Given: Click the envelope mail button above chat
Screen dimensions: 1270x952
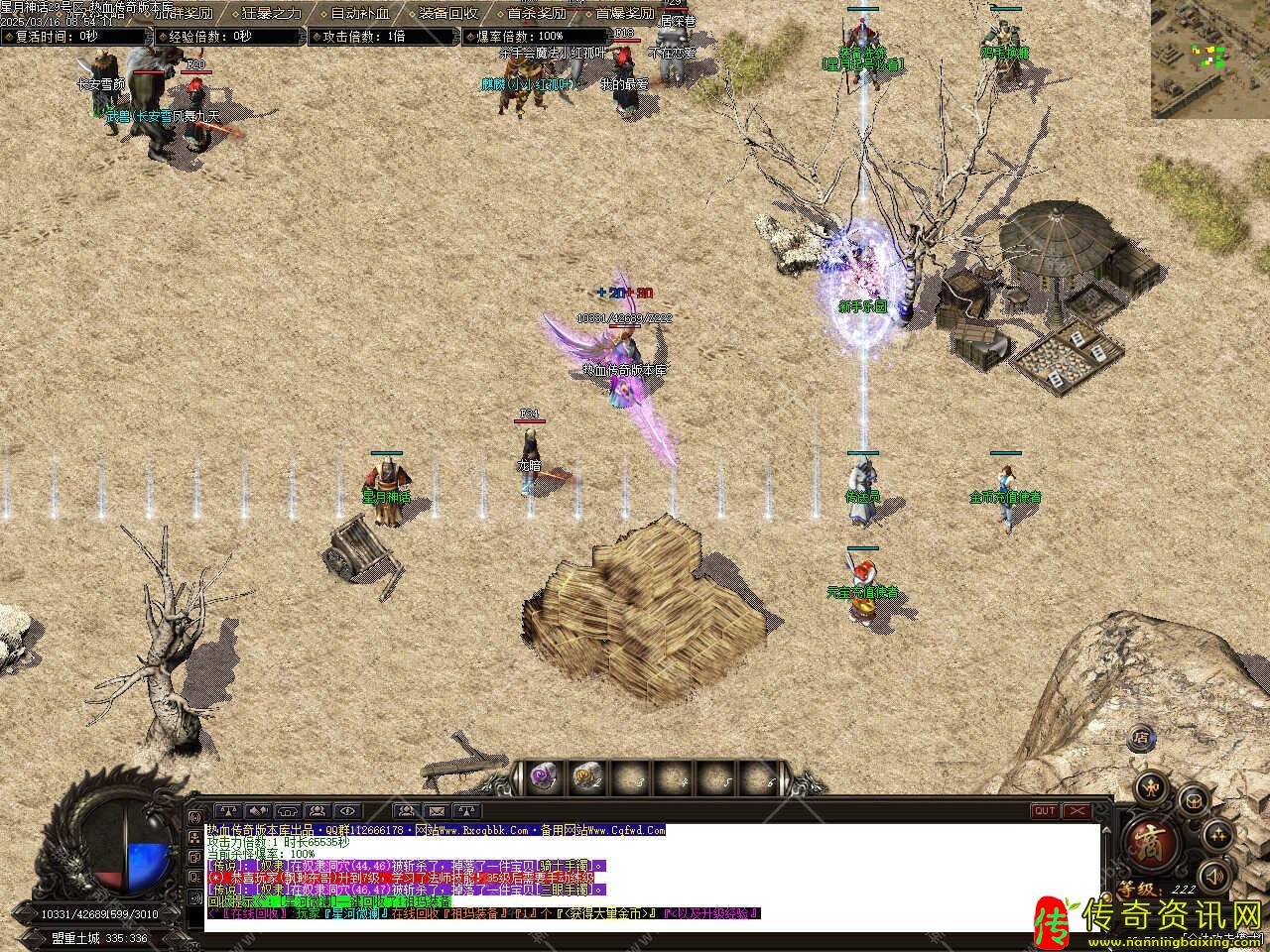Looking at the screenshot, I should [x=436, y=810].
